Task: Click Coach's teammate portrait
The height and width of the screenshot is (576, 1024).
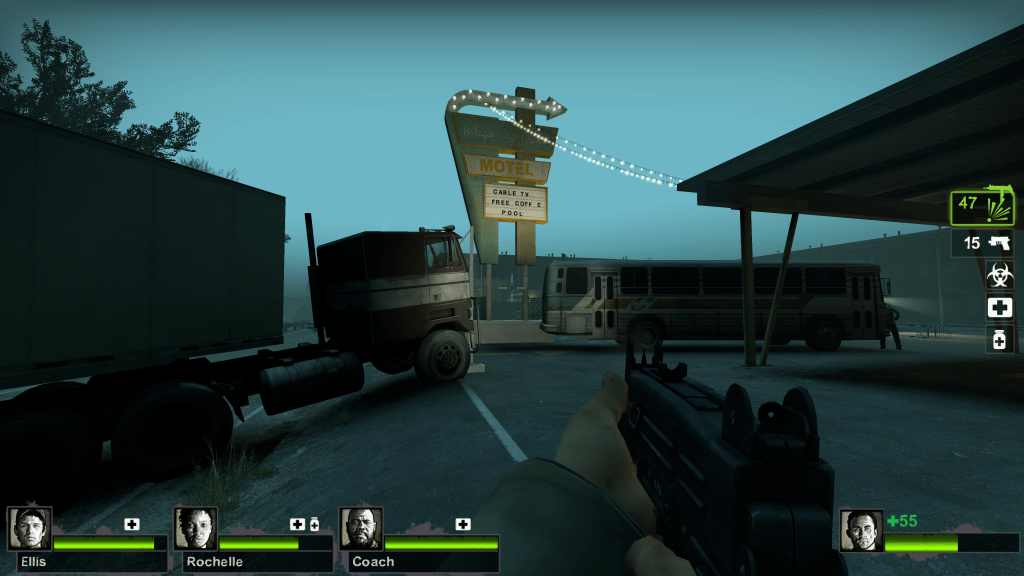Action: (361, 528)
